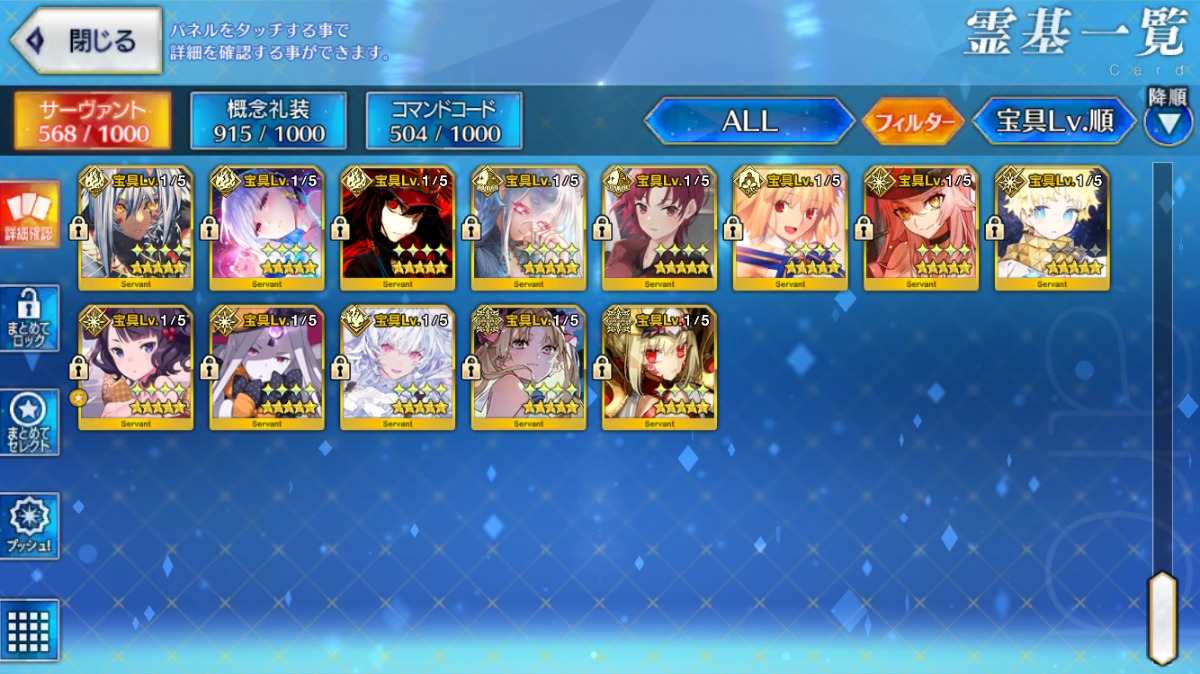
Task: Choose the blonde servant in the blue scarf
Action: coord(1052,228)
